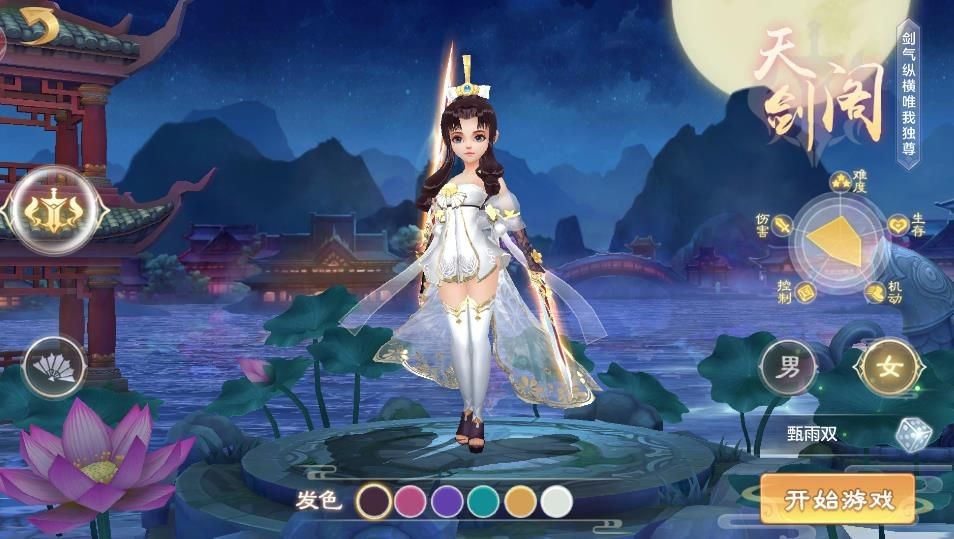Choose the folding fan class icon

[x=53, y=367]
